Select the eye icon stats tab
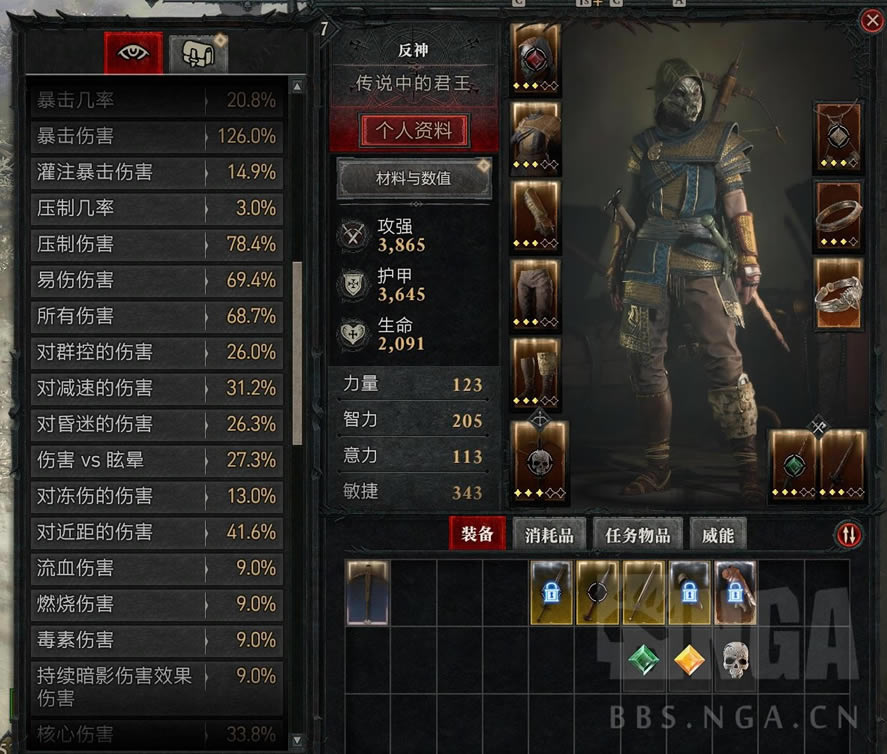Image resolution: width=887 pixels, height=754 pixels. 133,53
